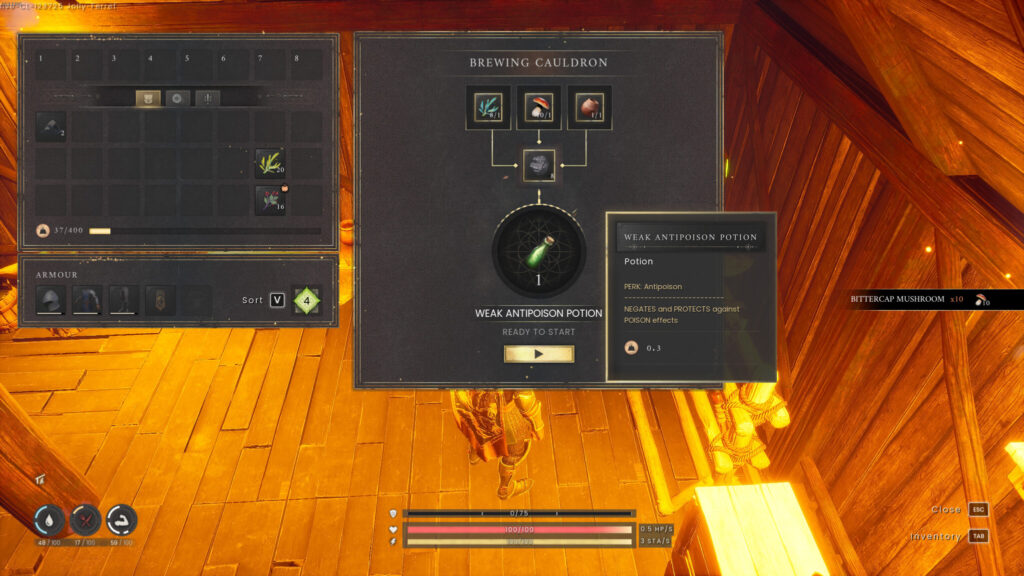Choose the brown nut ingredient slot
Screen dimensions: 1024x576
(589, 108)
